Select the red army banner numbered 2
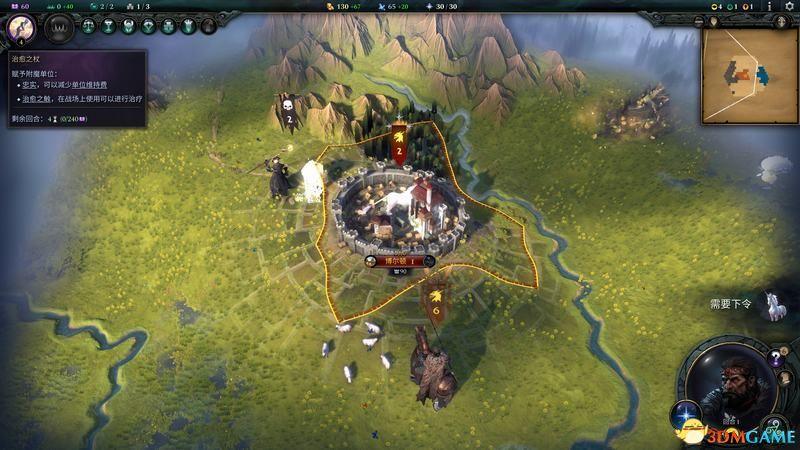 pyautogui.click(x=399, y=147)
